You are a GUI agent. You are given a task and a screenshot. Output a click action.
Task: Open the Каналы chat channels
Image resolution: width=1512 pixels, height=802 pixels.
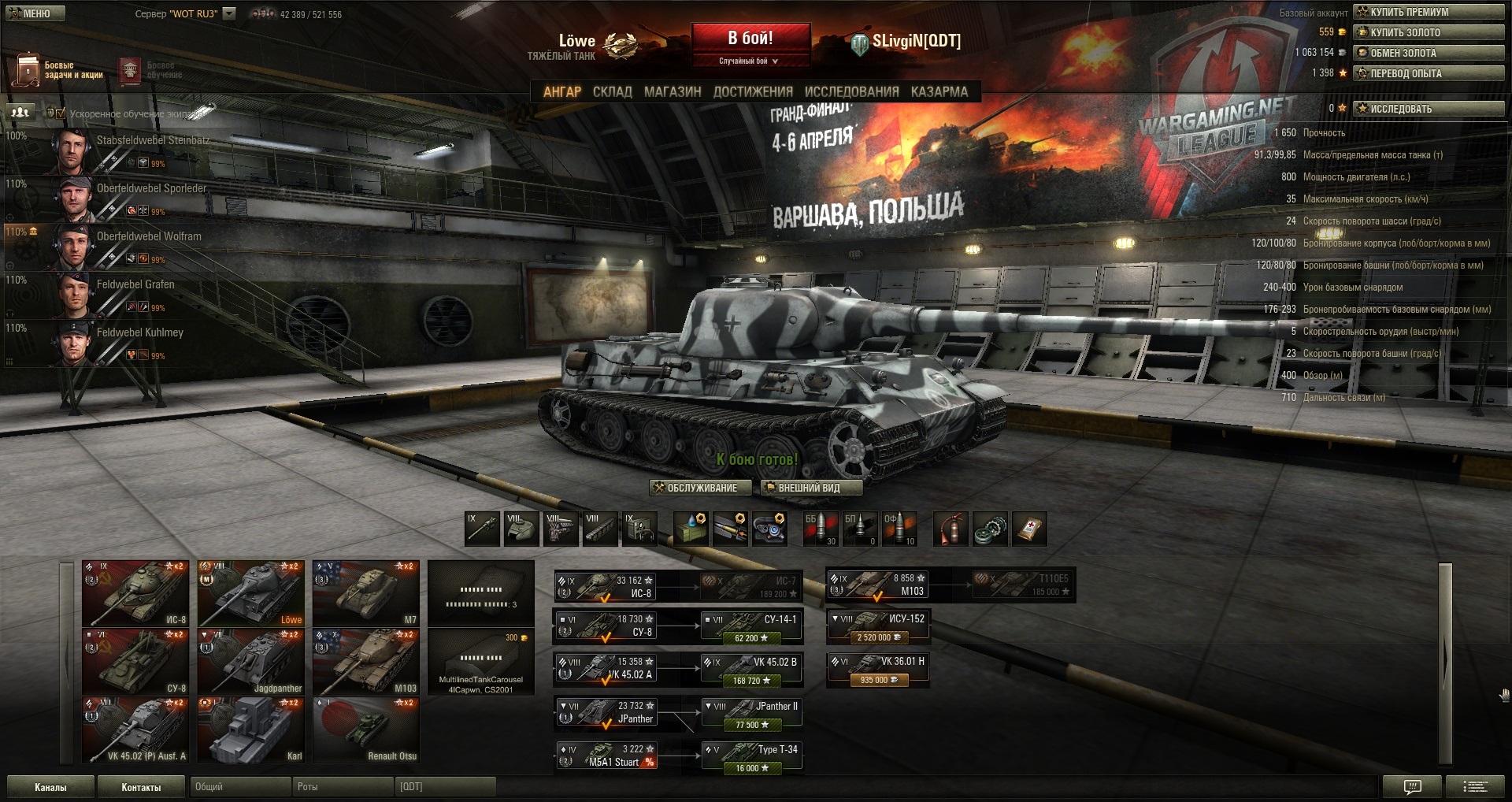click(x=50, y=787)
